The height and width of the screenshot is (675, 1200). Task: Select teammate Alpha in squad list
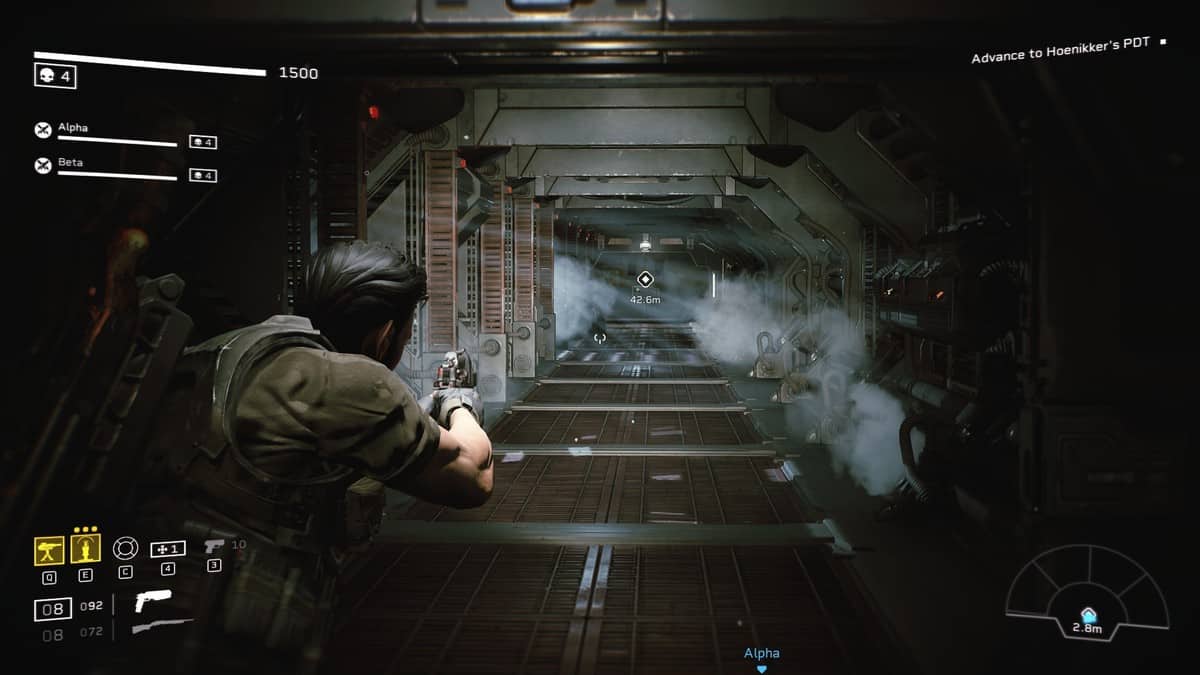[x=72, y=128]
